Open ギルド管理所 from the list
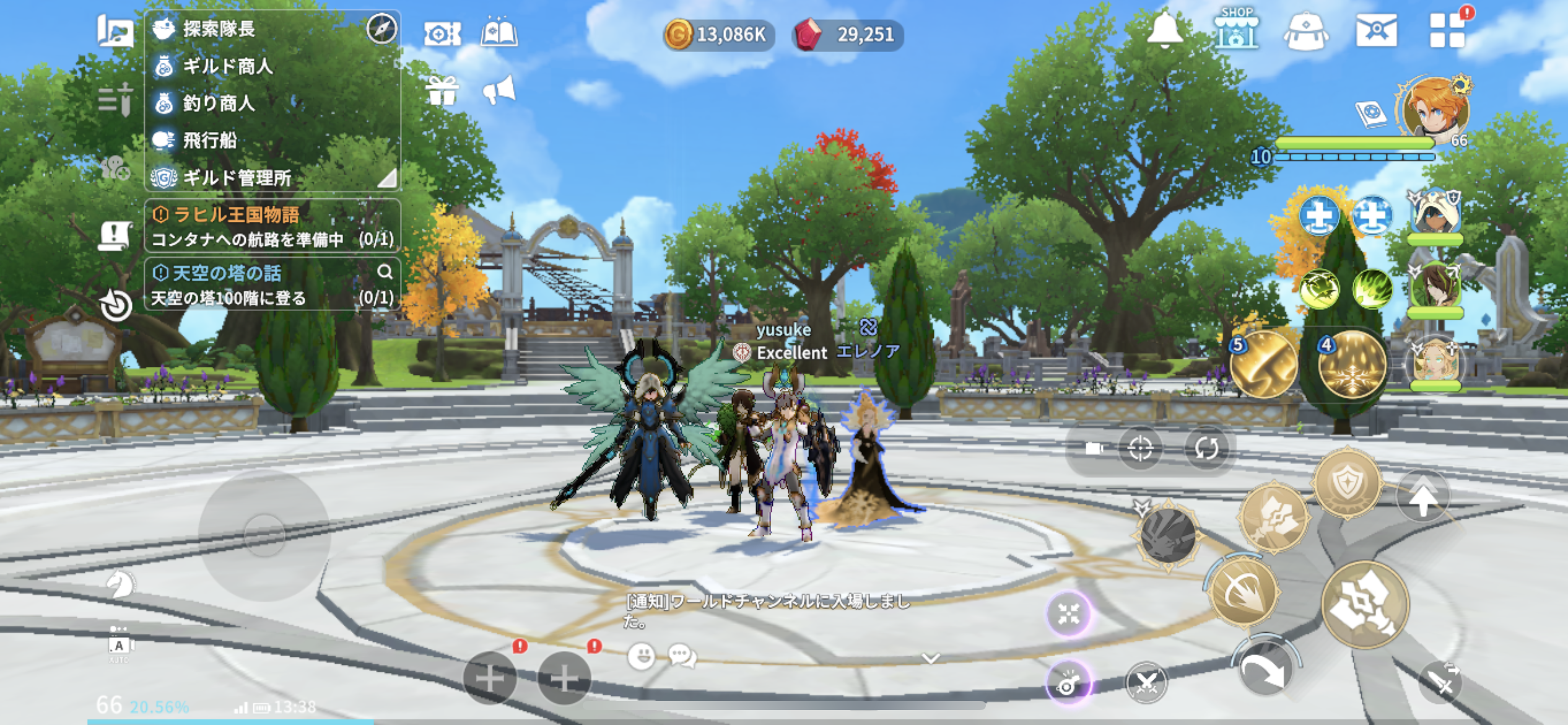The image size is (1568, 725). (x=237, y=178)
